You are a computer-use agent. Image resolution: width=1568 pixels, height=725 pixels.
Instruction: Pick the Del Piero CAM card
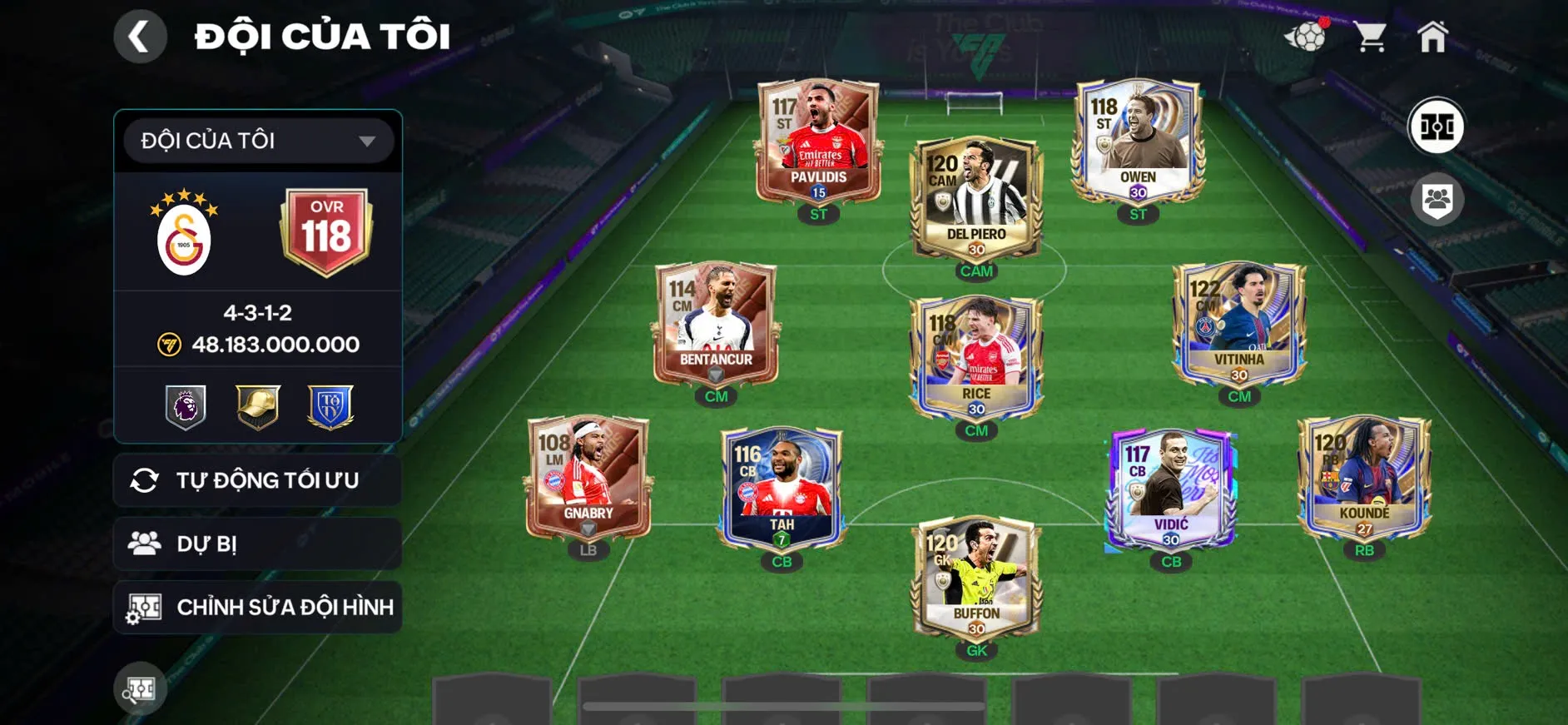(x=976, y=200)
